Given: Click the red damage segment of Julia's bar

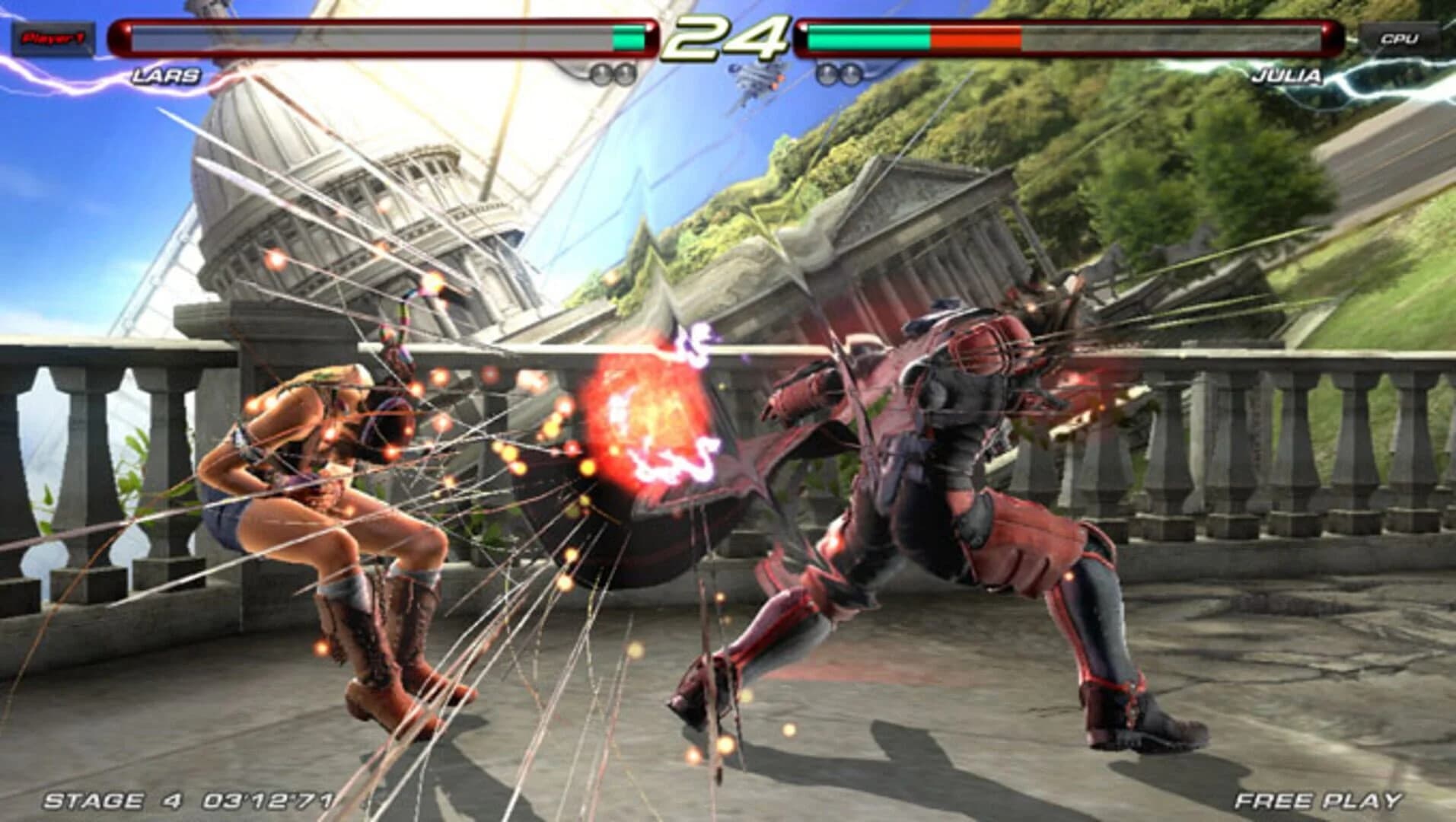Looking at the screenshot, I should pyautogui.click(x=974, y=35).
